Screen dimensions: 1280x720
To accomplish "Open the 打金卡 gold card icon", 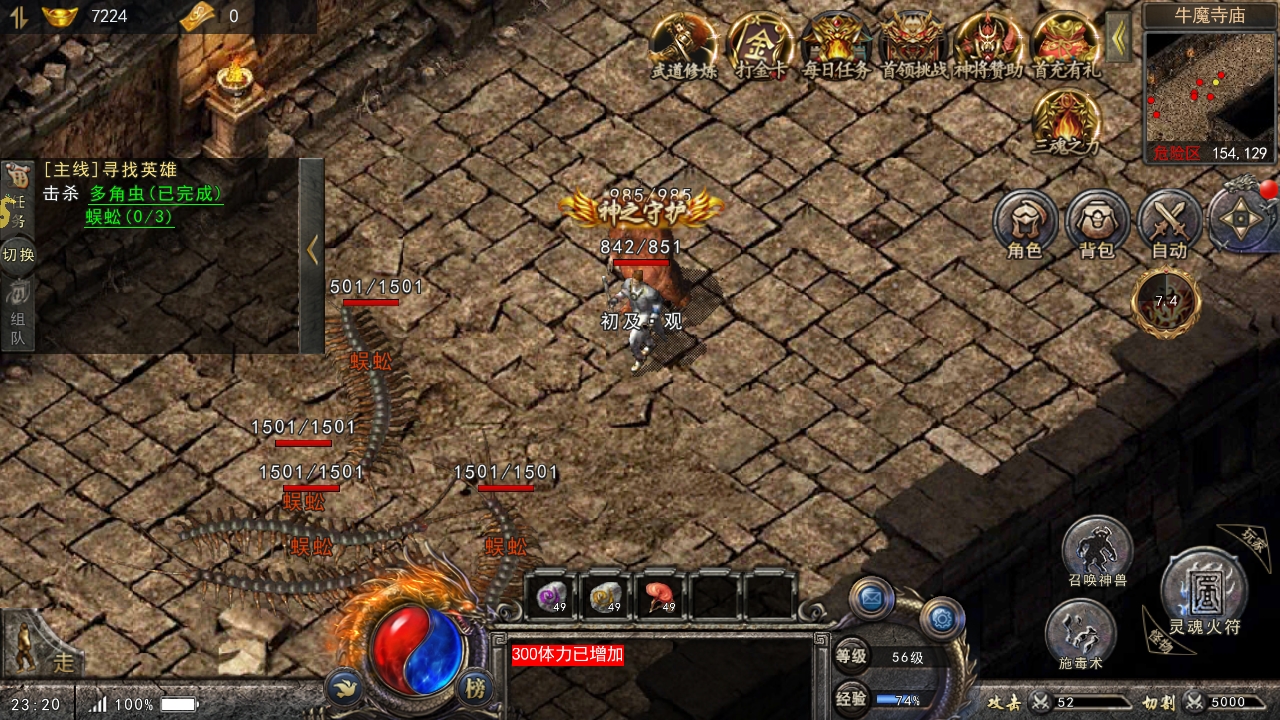I will tap(760, 43).
